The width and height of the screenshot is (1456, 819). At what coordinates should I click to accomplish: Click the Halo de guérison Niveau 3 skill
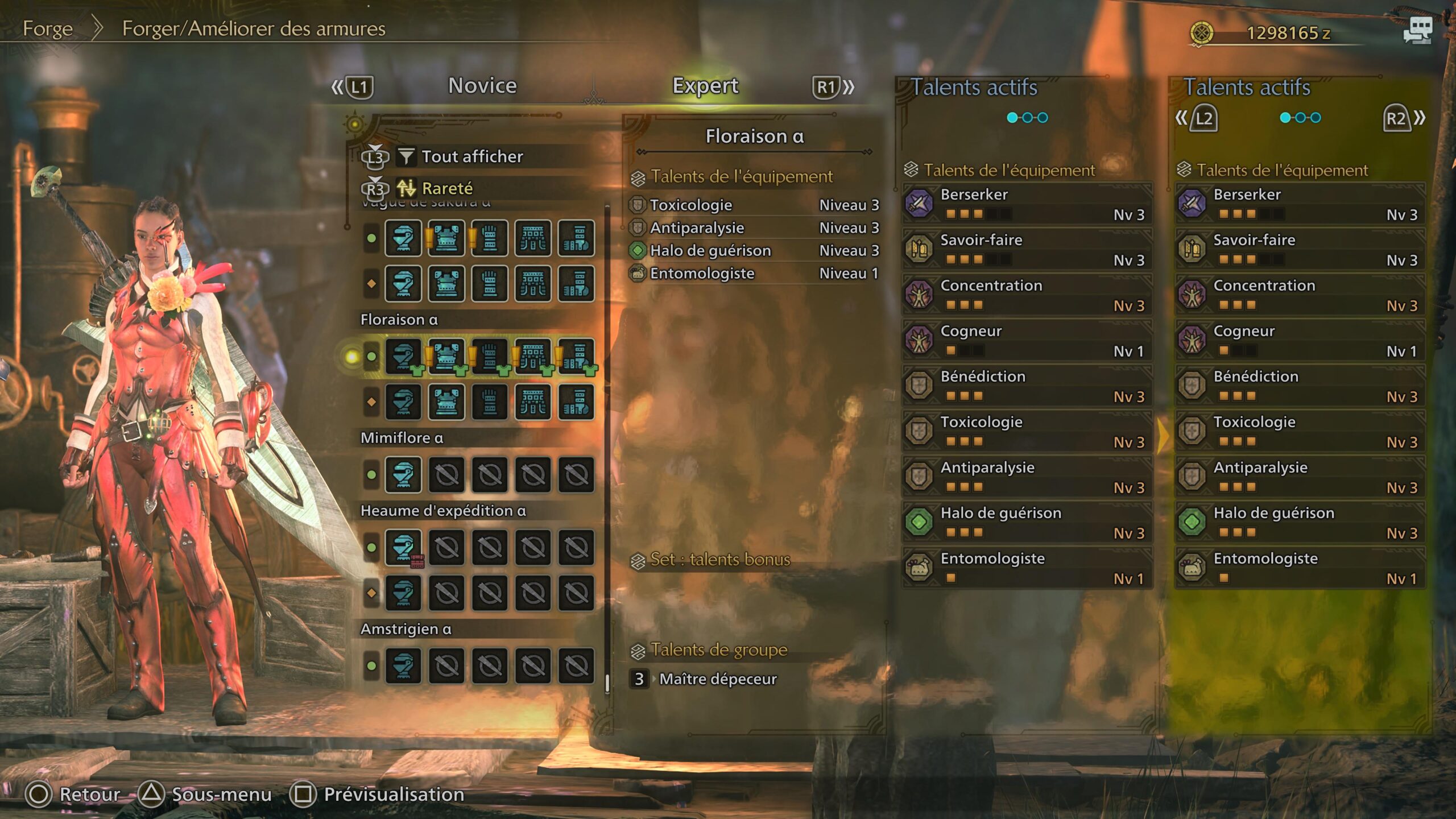pos(754,250)
